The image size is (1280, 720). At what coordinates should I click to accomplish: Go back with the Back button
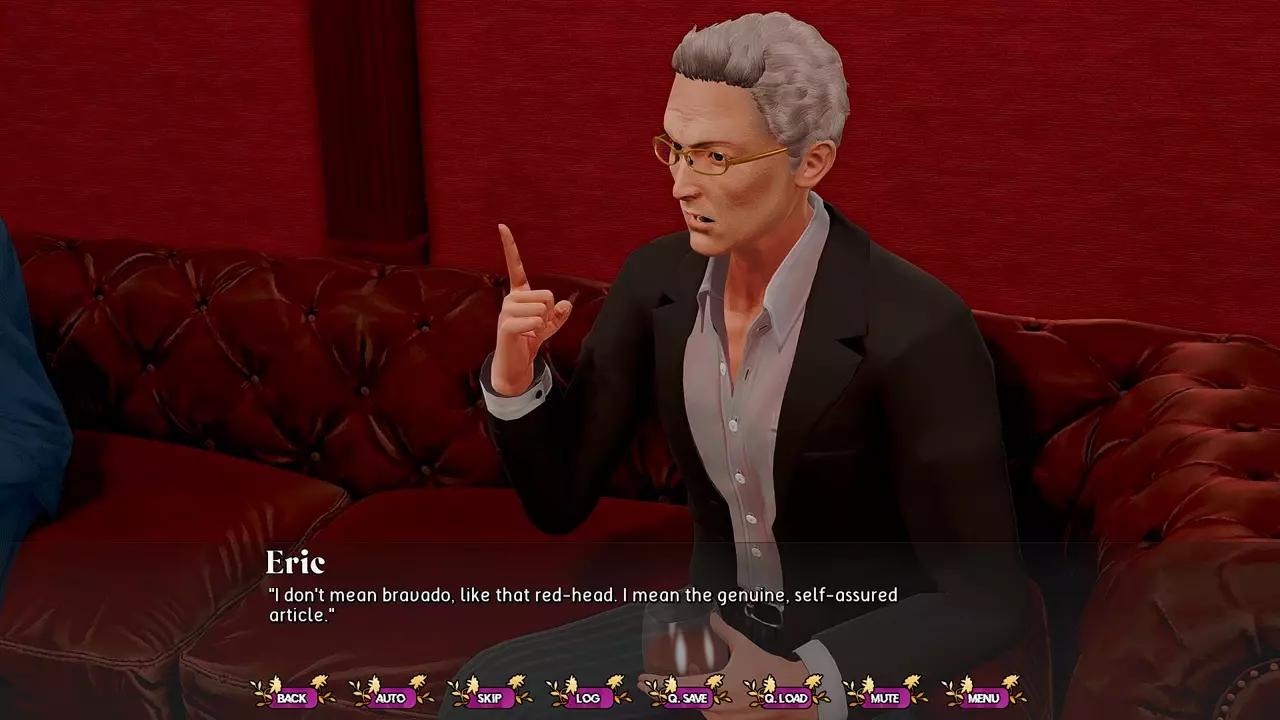click(x=292, y=697)
